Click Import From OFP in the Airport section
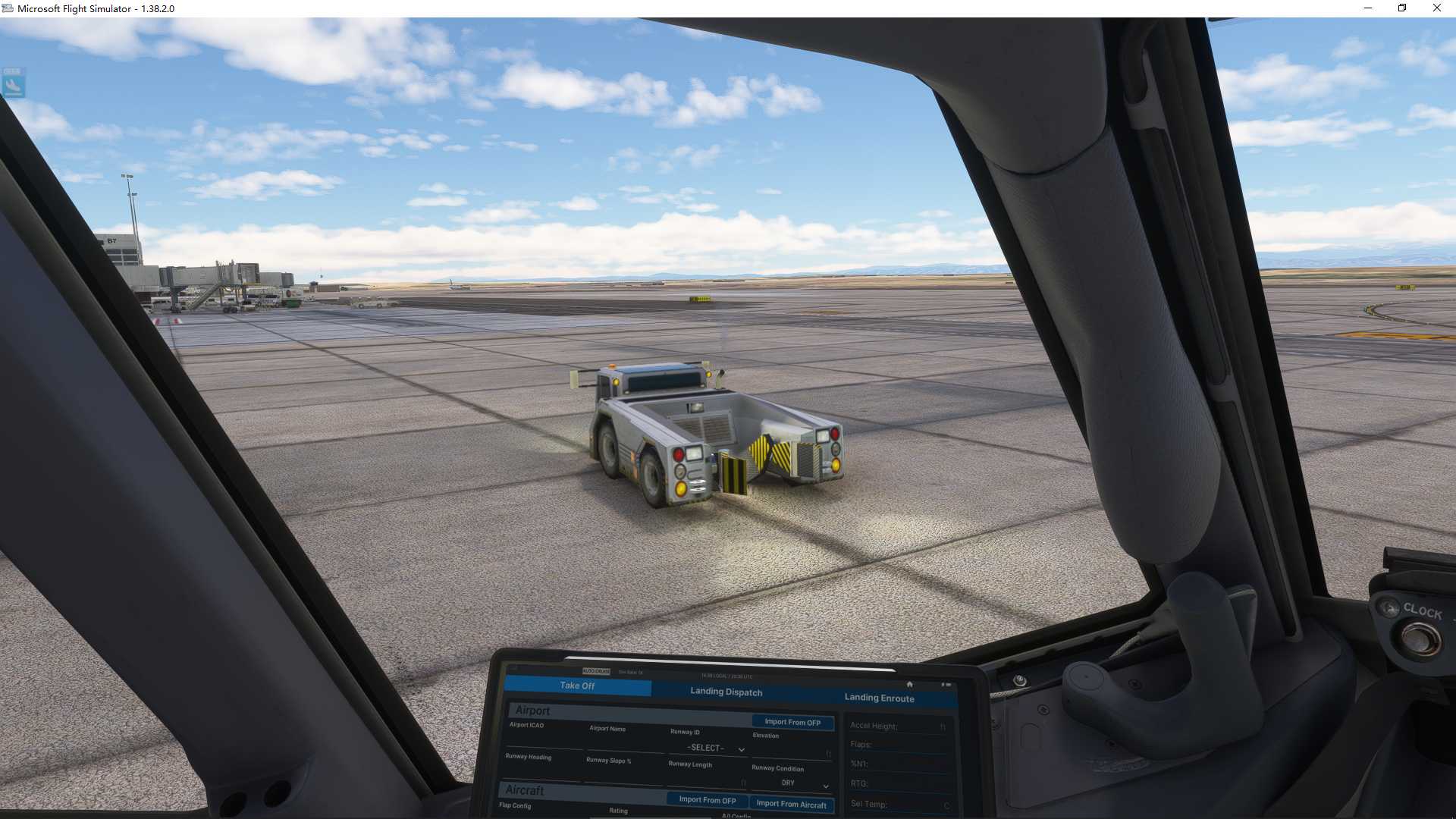Image resolution: width=1456 pixels, height=819 pixels. pos(792,722)
